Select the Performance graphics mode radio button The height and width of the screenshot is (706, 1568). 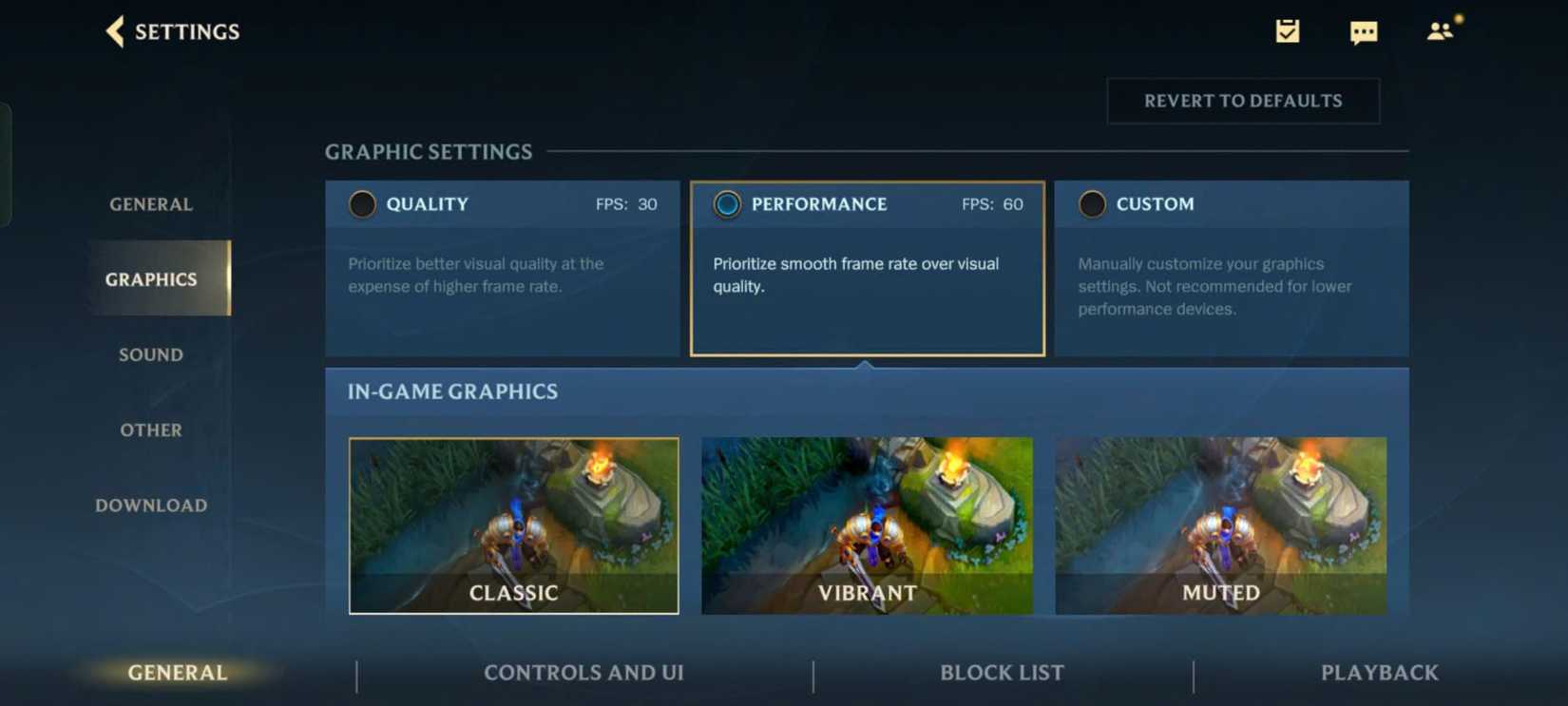727,204
